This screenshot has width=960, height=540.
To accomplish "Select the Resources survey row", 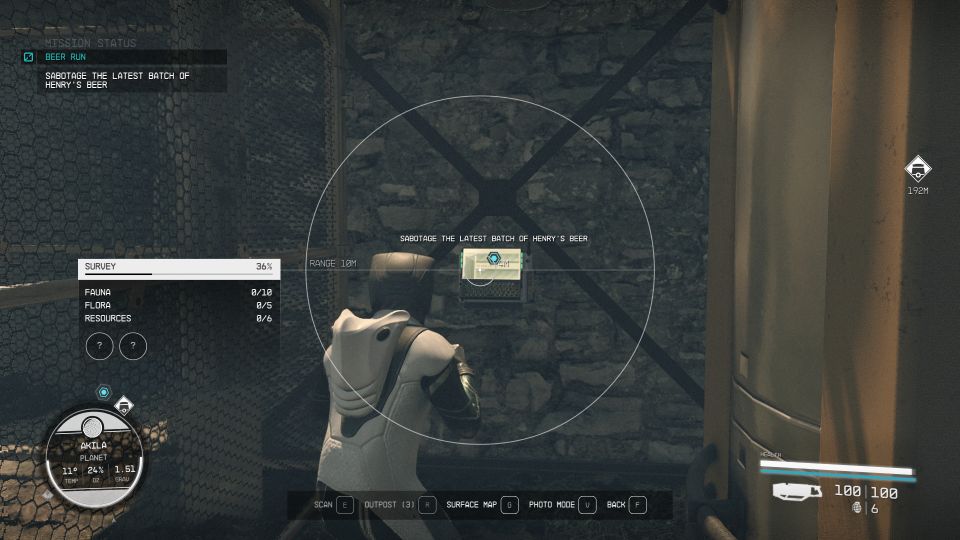I will pos(178,318).
